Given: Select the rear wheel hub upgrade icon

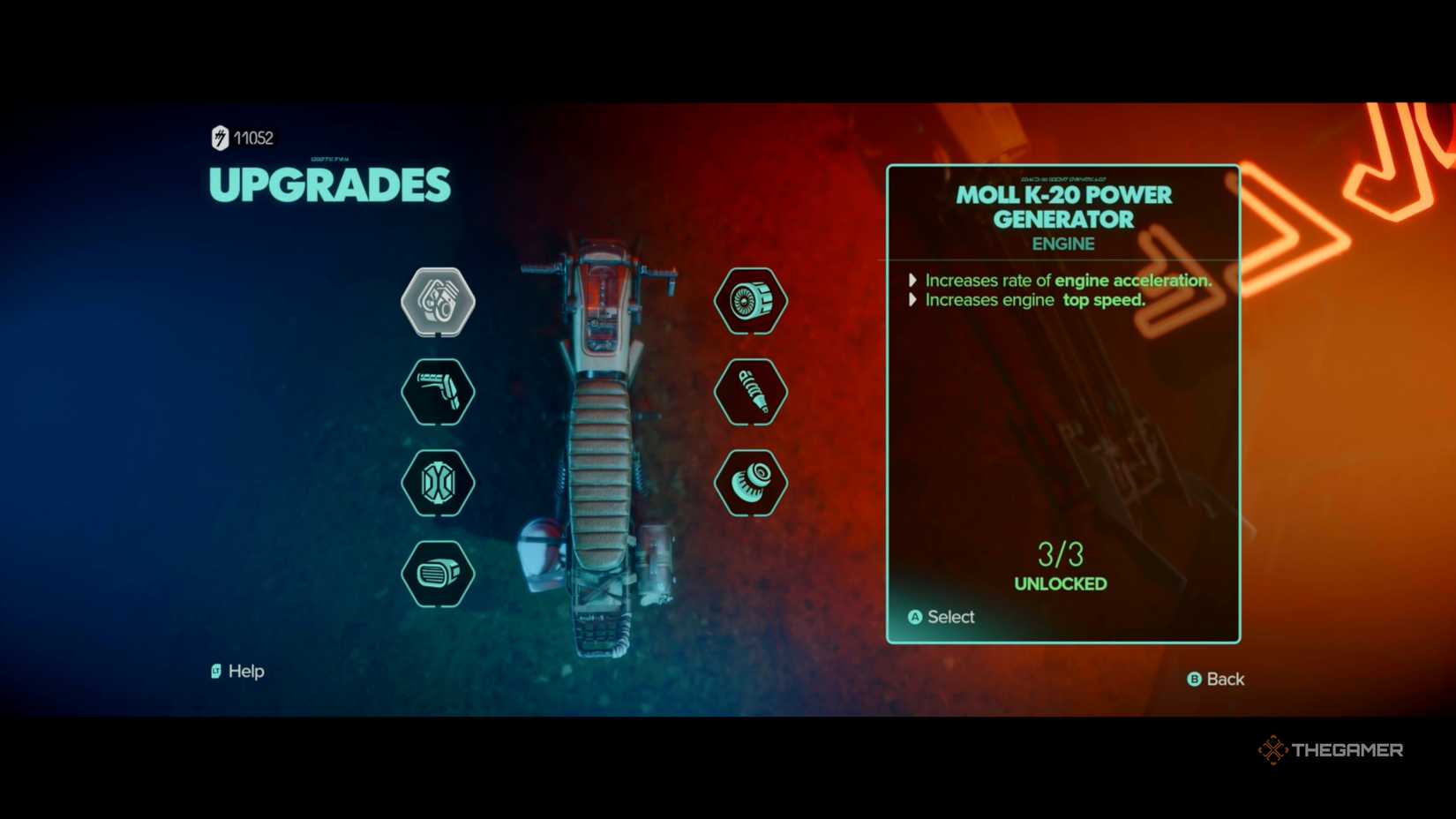Looking at the screenshot, I should 751,483.
